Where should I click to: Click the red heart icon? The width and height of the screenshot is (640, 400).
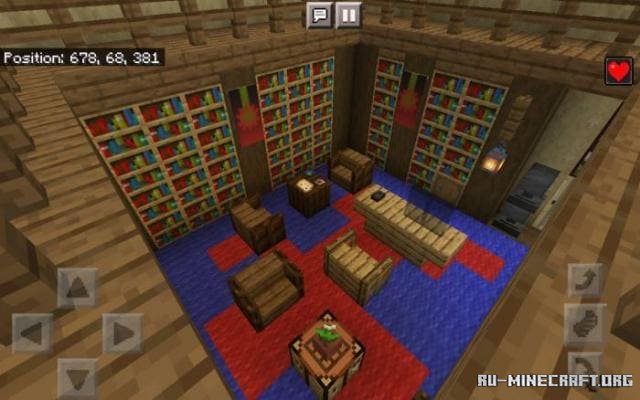618,71
